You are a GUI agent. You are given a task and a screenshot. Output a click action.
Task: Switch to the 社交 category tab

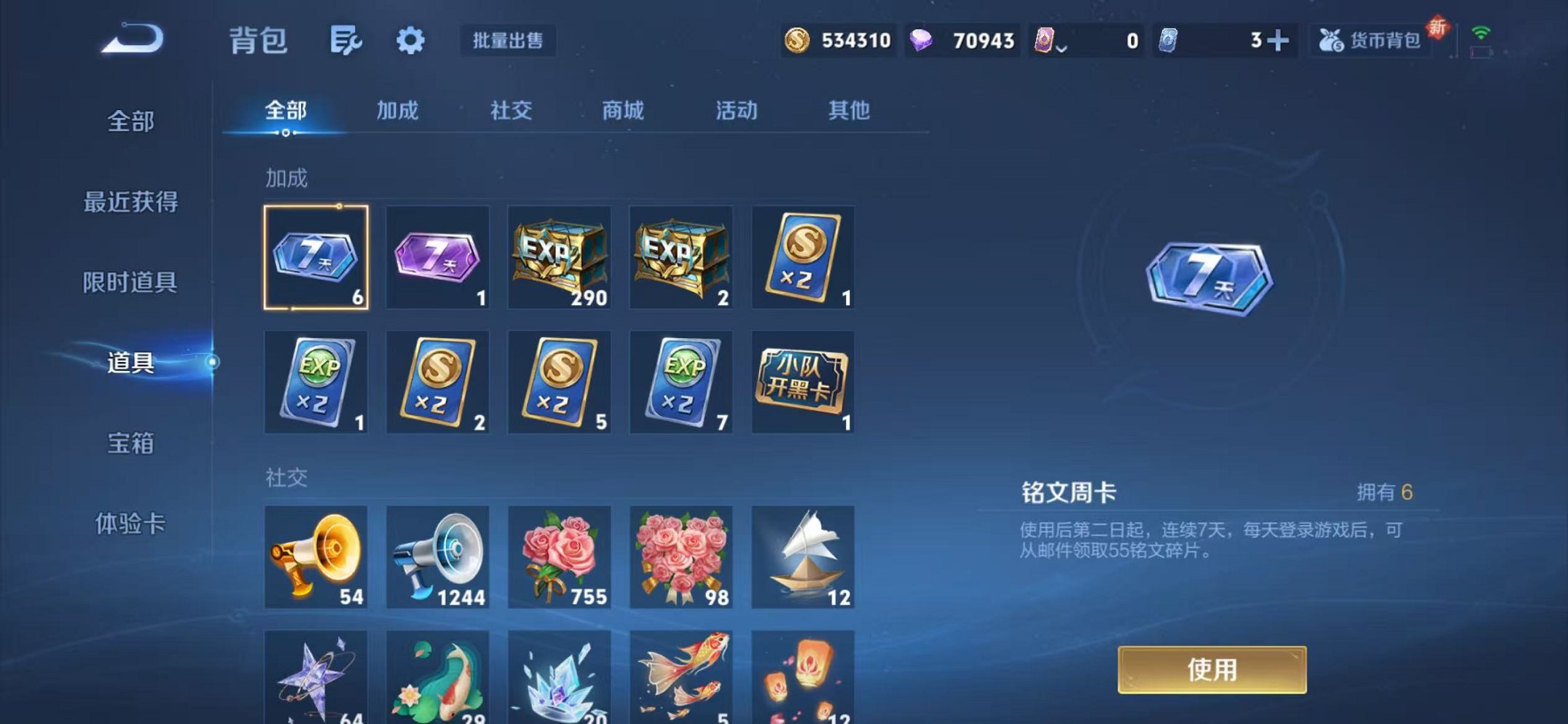(x=512, y=111)
